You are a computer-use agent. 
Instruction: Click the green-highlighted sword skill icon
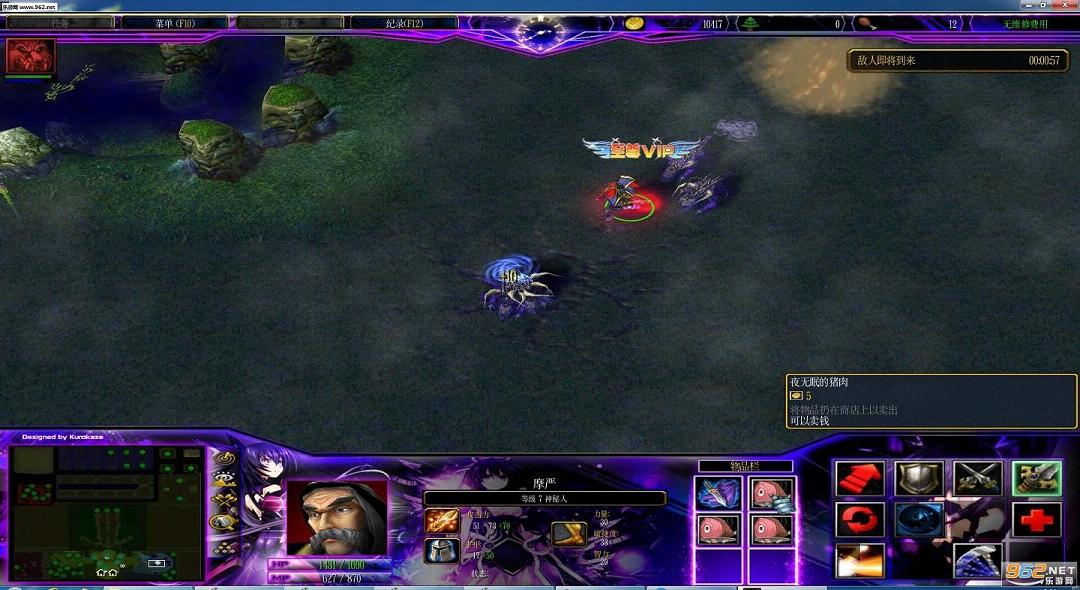[1036, 479]
